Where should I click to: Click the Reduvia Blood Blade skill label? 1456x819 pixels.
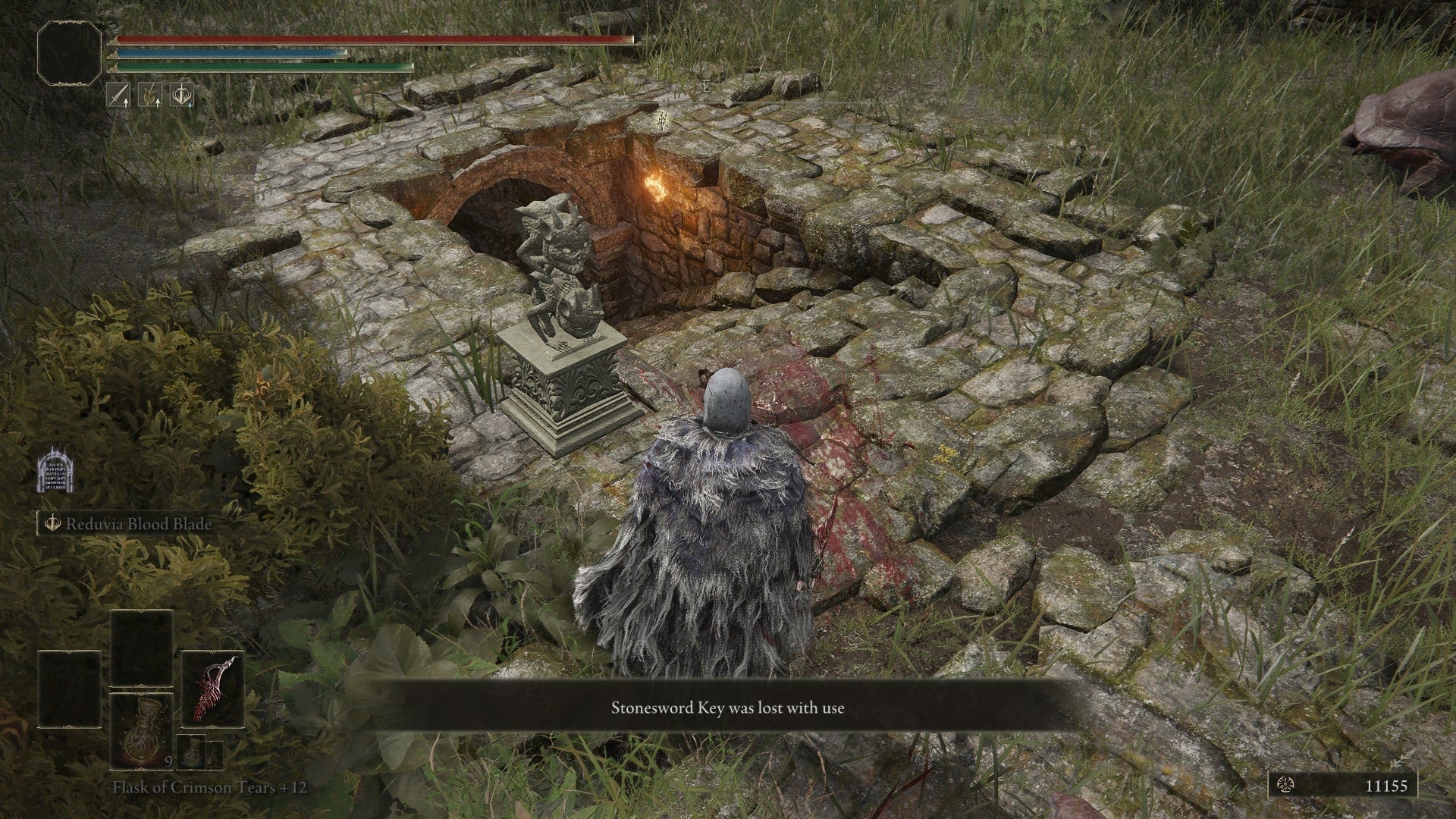click(x=137, y=524)
